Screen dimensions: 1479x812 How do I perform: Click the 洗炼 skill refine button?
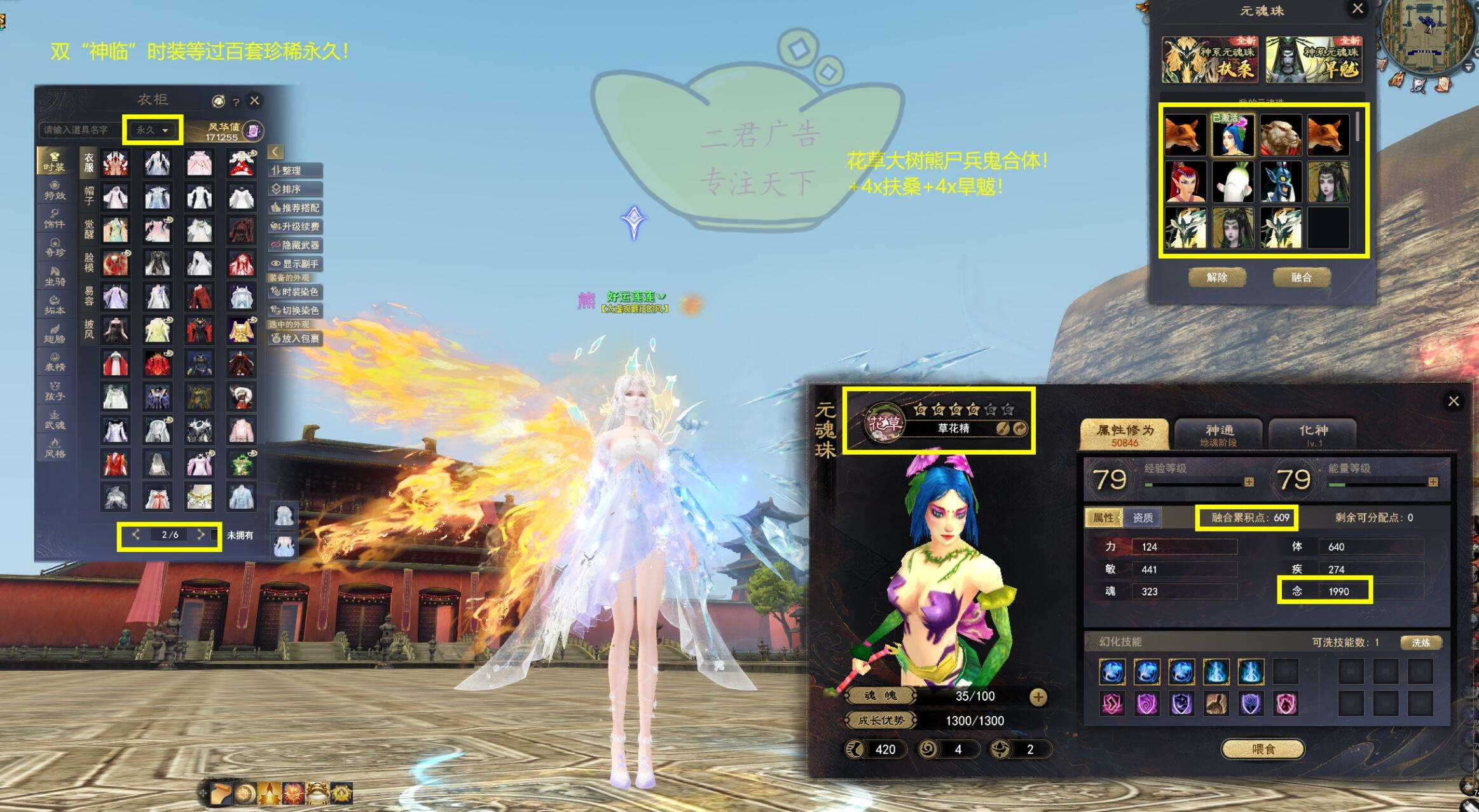point(1421,643)
